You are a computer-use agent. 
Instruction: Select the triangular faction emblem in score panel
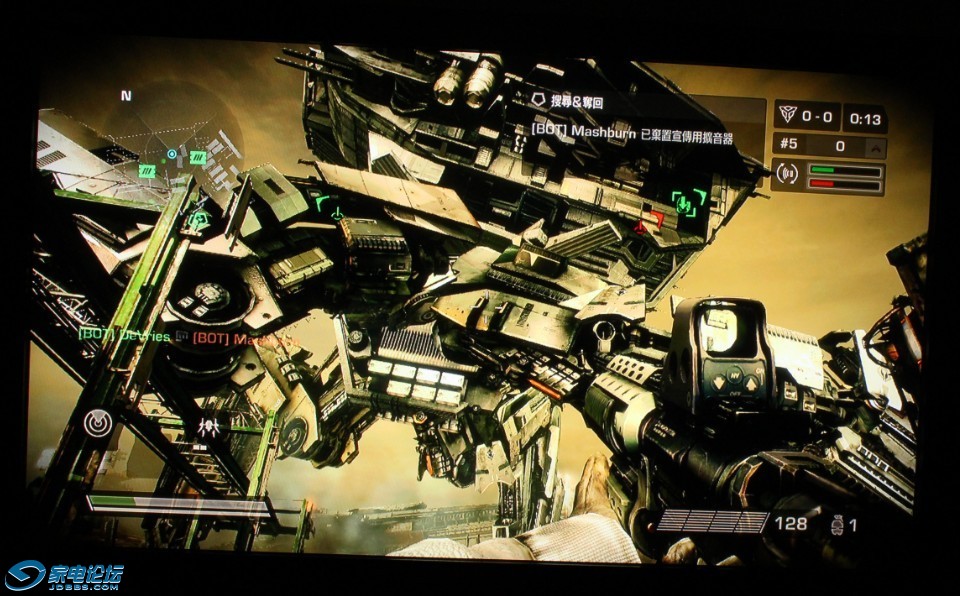click(790, 117)
